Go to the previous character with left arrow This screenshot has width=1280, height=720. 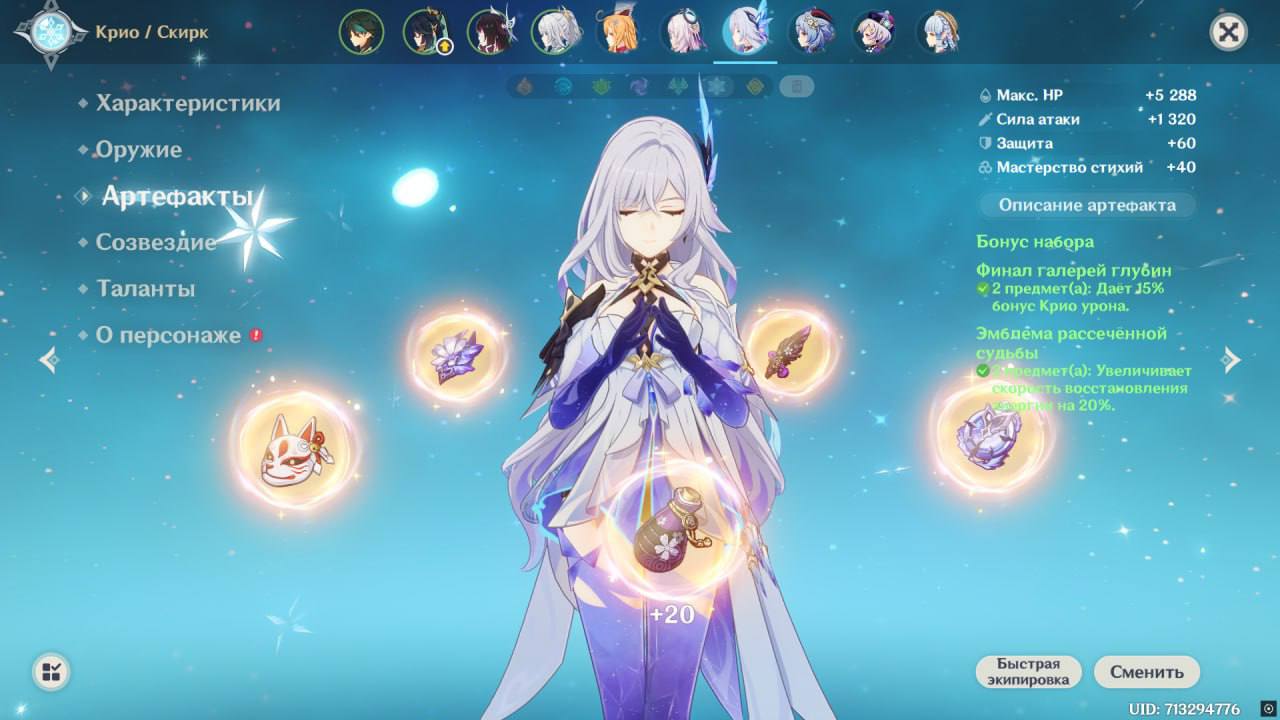[48, 360]
